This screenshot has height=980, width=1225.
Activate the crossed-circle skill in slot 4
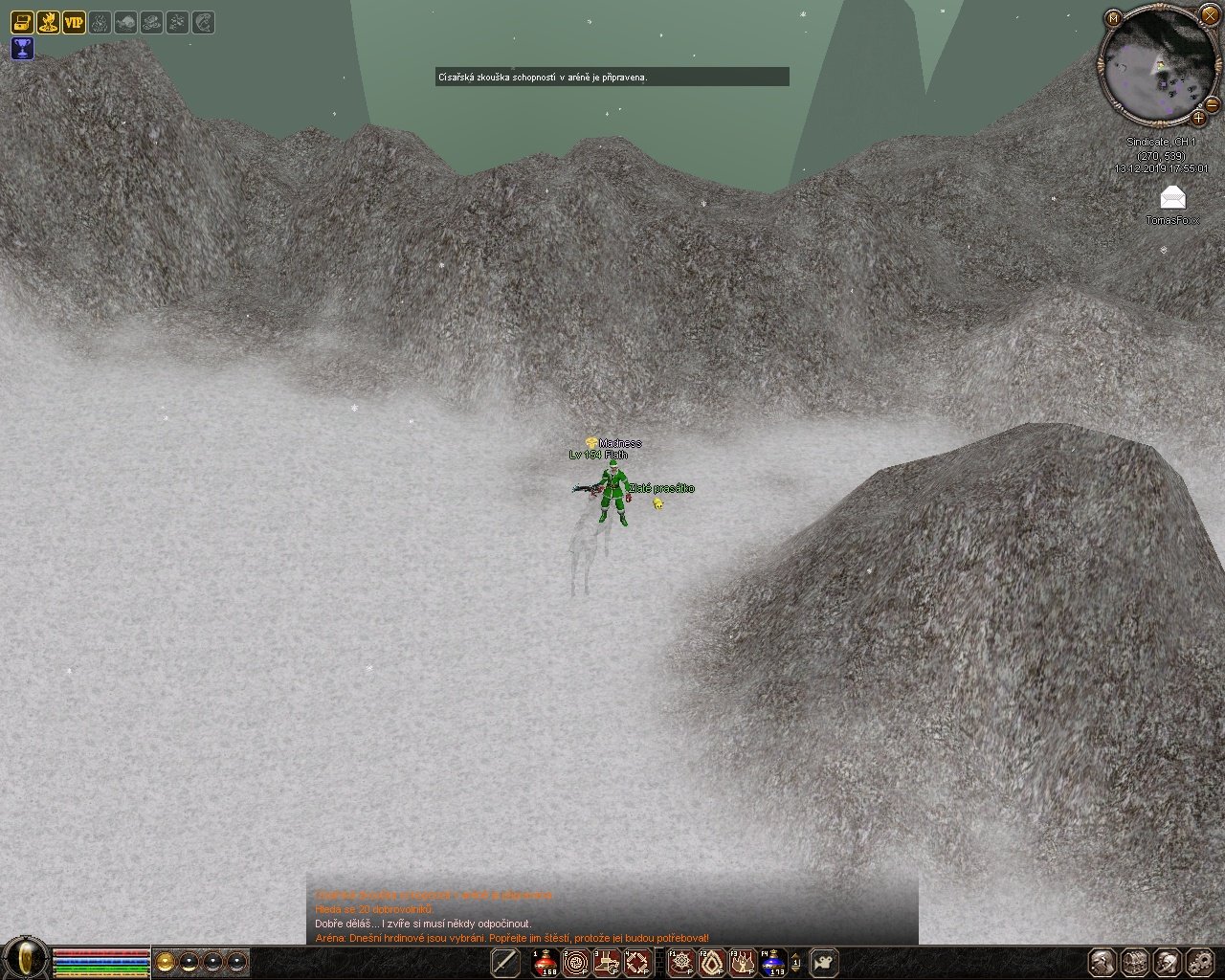[636, 963]
